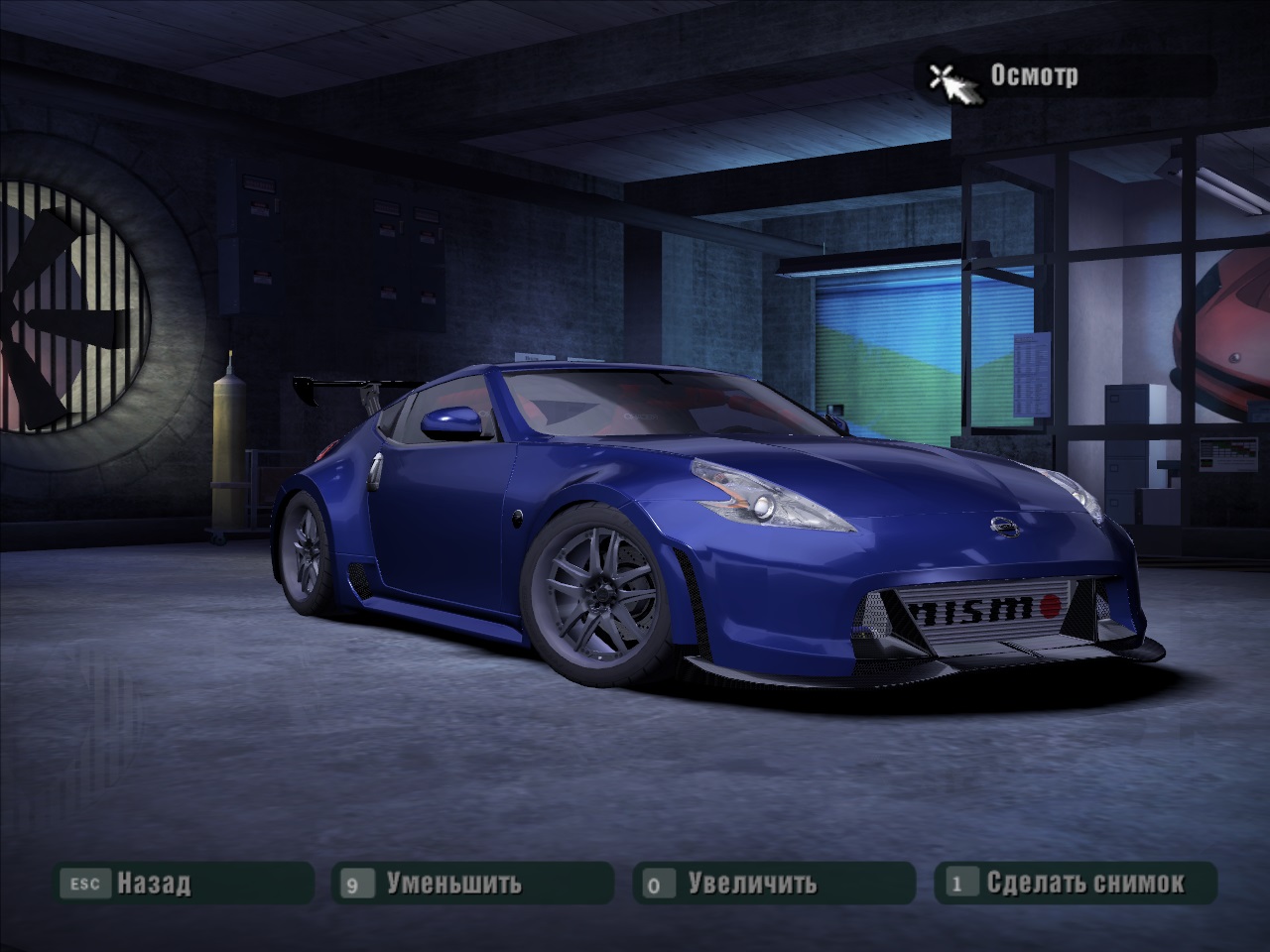Zoom out using the Уменьшить button
This screenshot has height=952, width=1270.
click(x=454, y=883)
